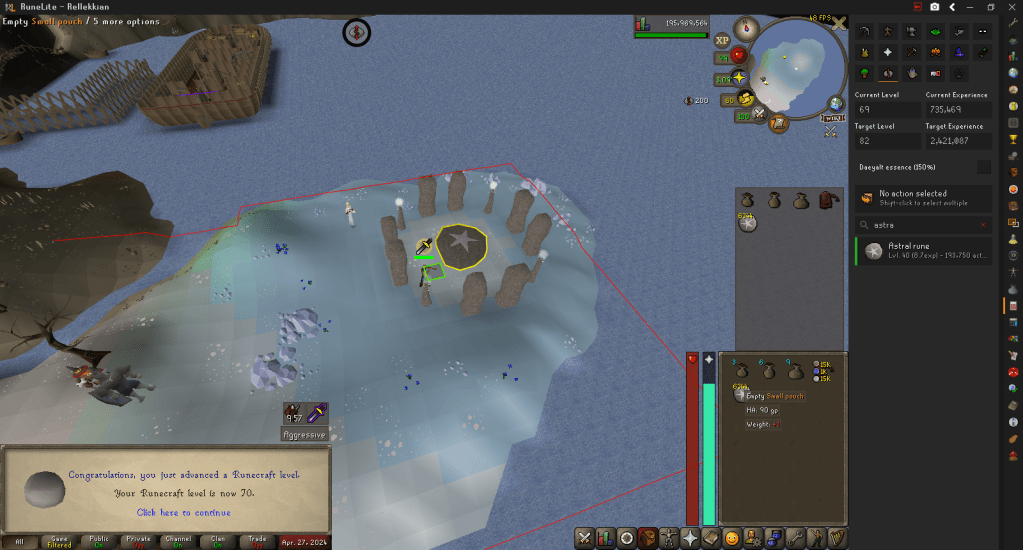Take a screenshot with RuneLite camera button

point(934,6)
